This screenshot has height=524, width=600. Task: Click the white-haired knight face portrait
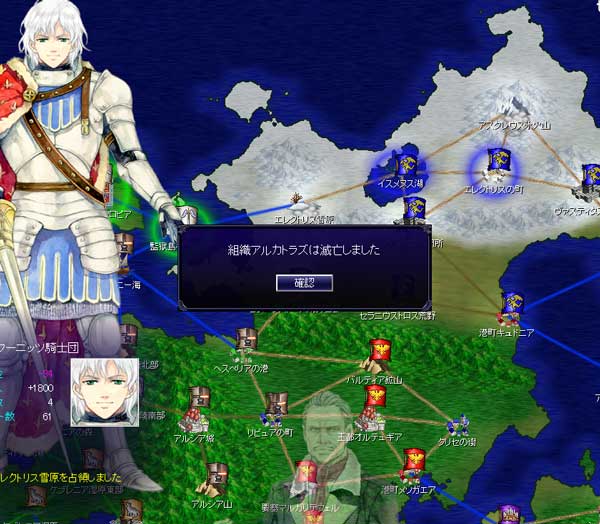103,392
